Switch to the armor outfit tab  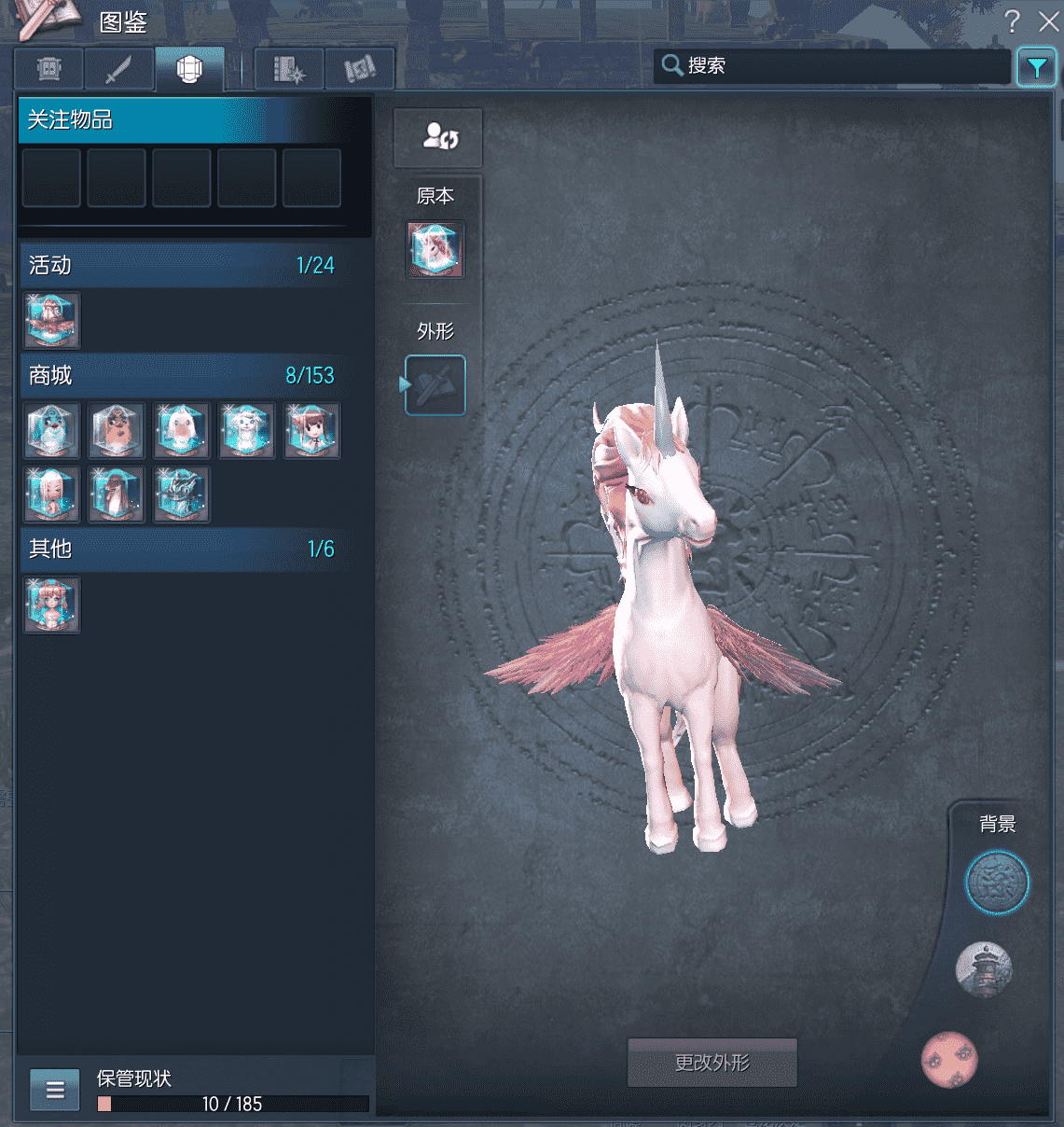pyautogui.click(x=189, y=69)
